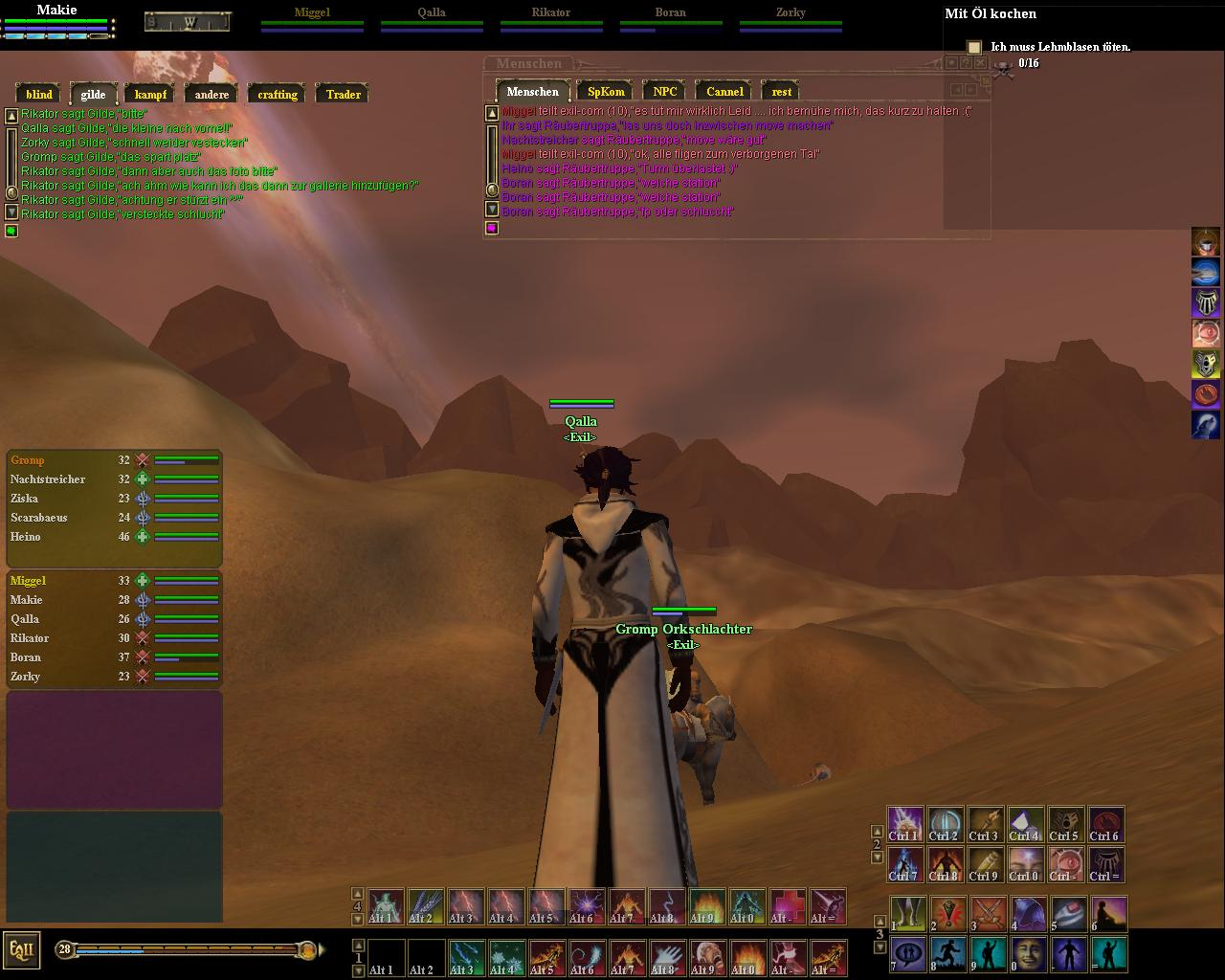1225x980 pixels.
Task: Activate the white hand ability on Alt 8
Action: (666, 957)
